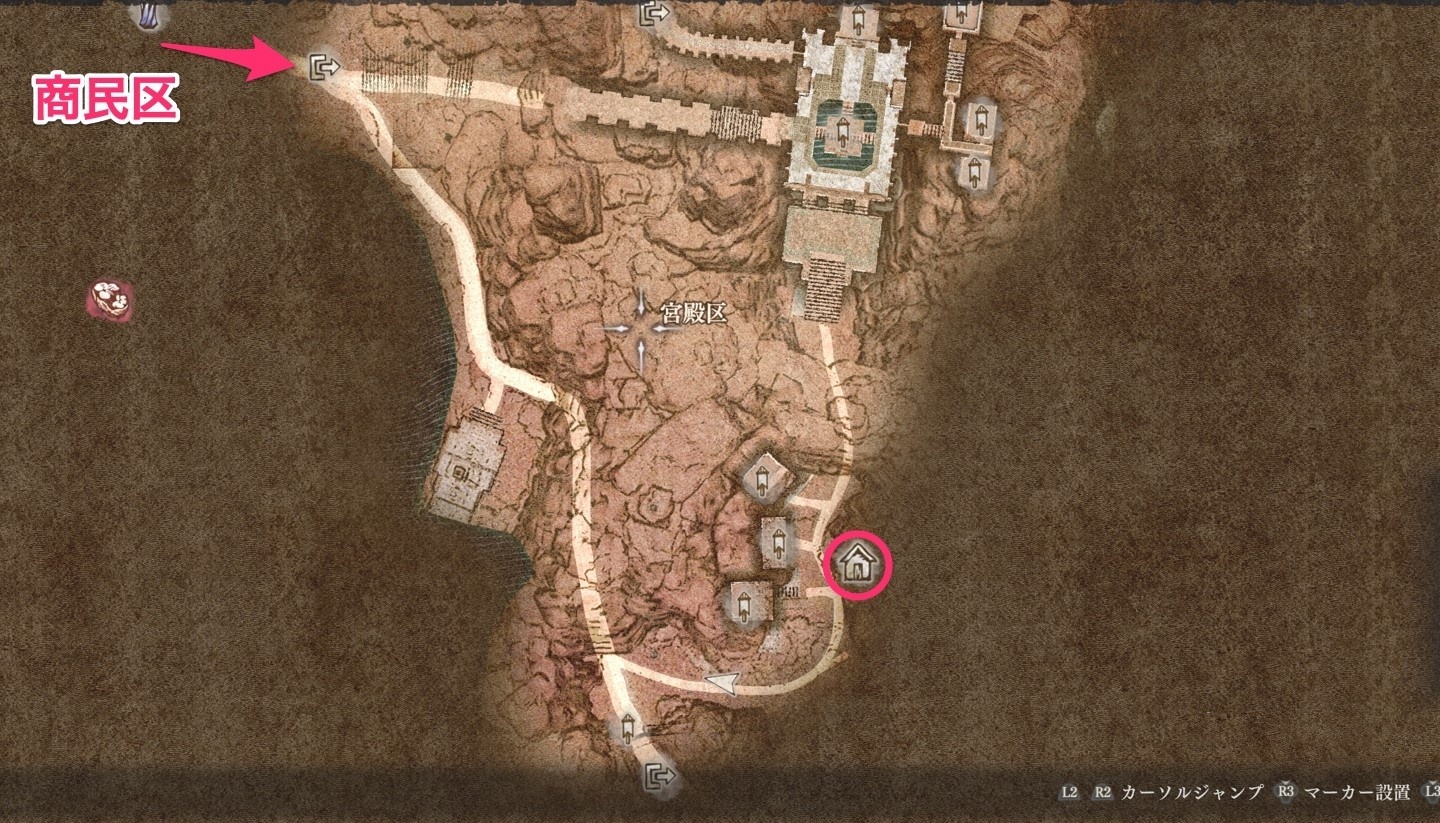The width and height of the screenshot is (1440, 823).
Task: Select the house icon circled in pink
Action: 857,565
